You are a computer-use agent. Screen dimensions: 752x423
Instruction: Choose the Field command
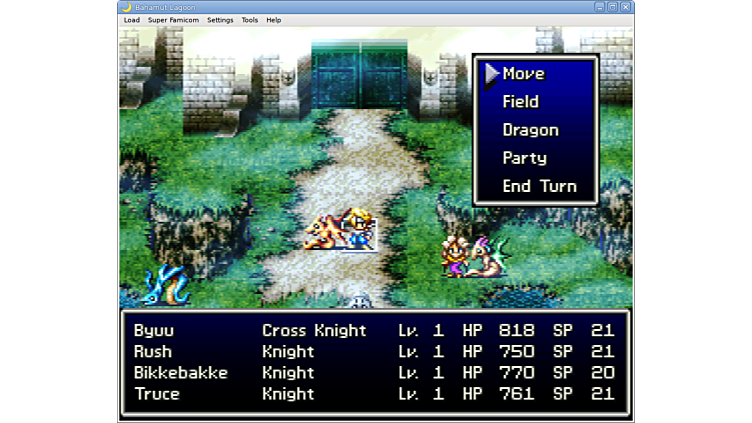520,102
